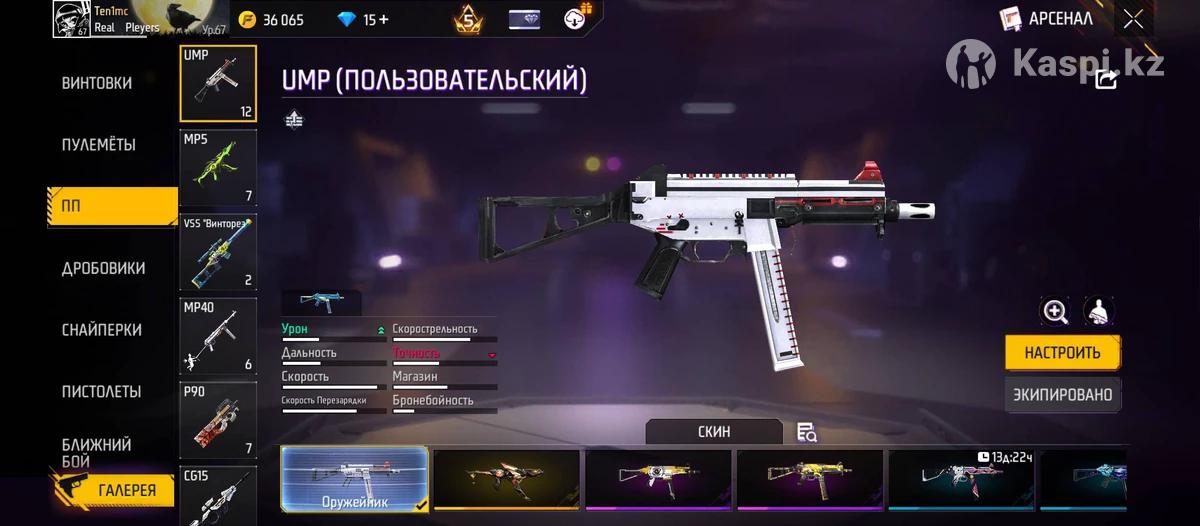Select the Оружейник skin thumbnail
Image resolution: width=1200 pixels, height=526 pixels.
tap(355, 480)
